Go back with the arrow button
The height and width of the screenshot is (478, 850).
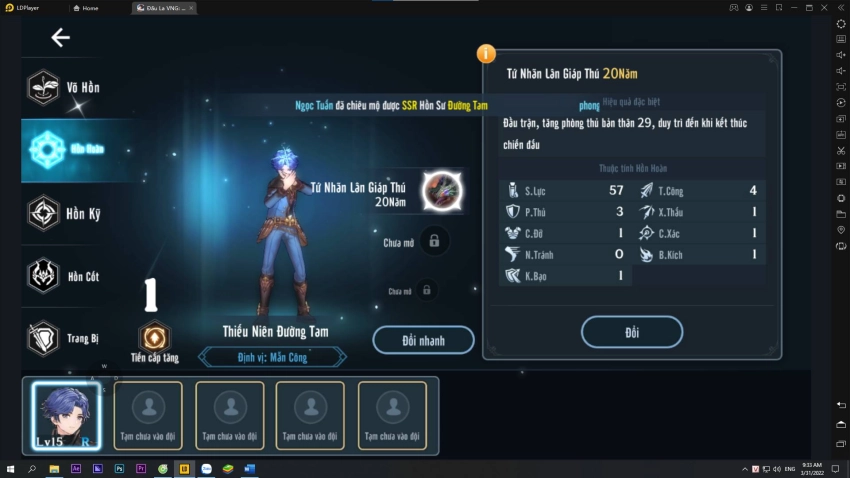pyautogui.click(x=60, y=38)
